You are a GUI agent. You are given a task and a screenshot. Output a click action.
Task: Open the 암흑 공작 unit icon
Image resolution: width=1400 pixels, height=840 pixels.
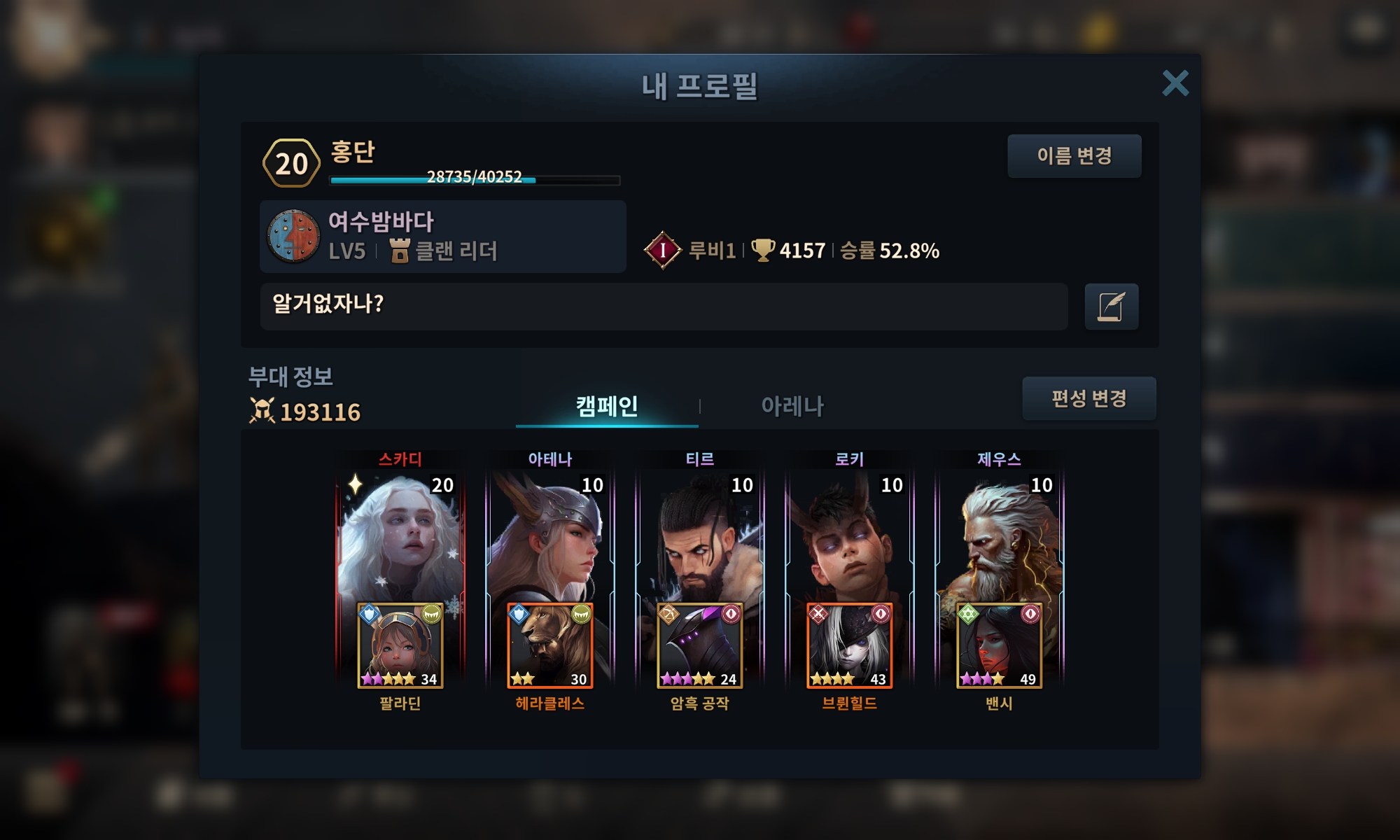[700, 645]
